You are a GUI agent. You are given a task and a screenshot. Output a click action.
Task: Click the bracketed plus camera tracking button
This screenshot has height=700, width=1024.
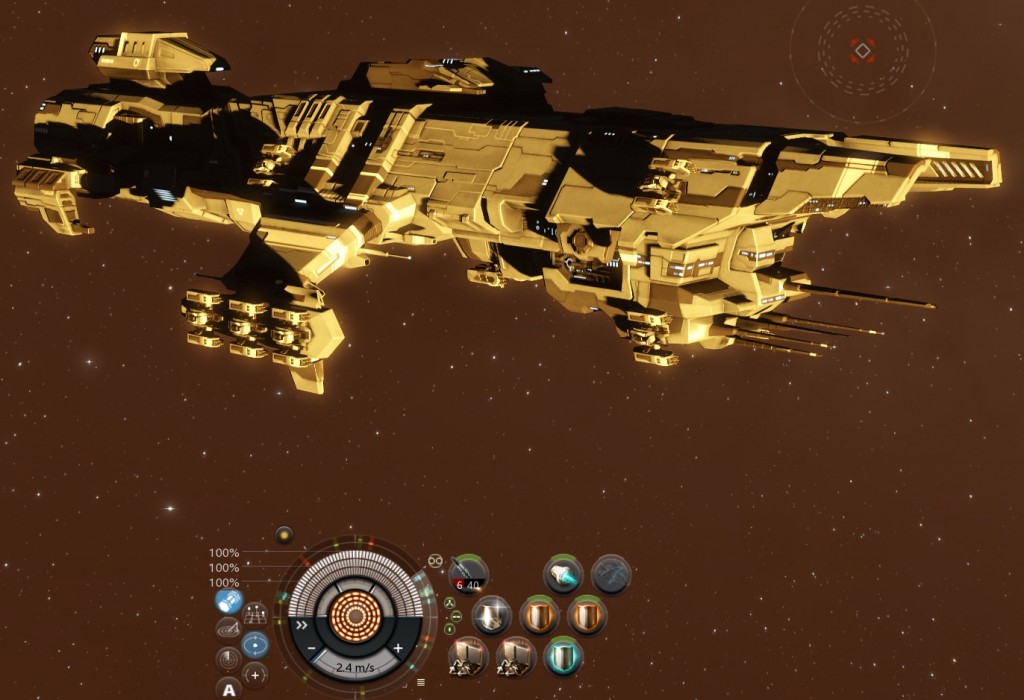point(254,674)
